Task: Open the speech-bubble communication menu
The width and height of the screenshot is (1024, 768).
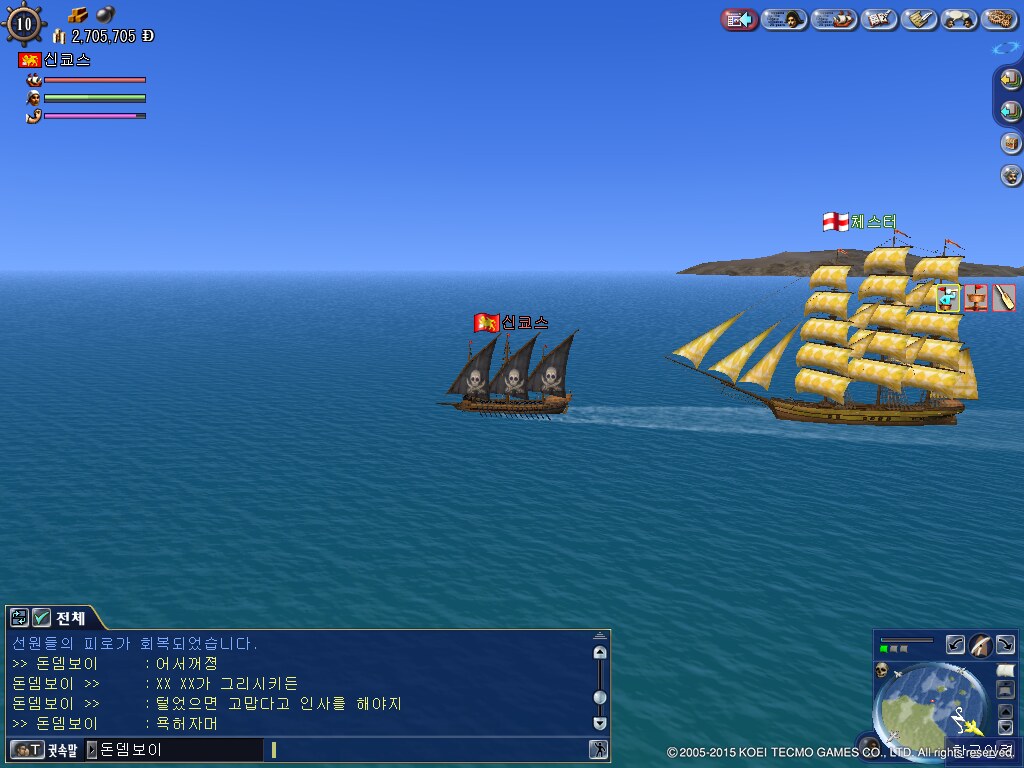Action: pos(959,19)
